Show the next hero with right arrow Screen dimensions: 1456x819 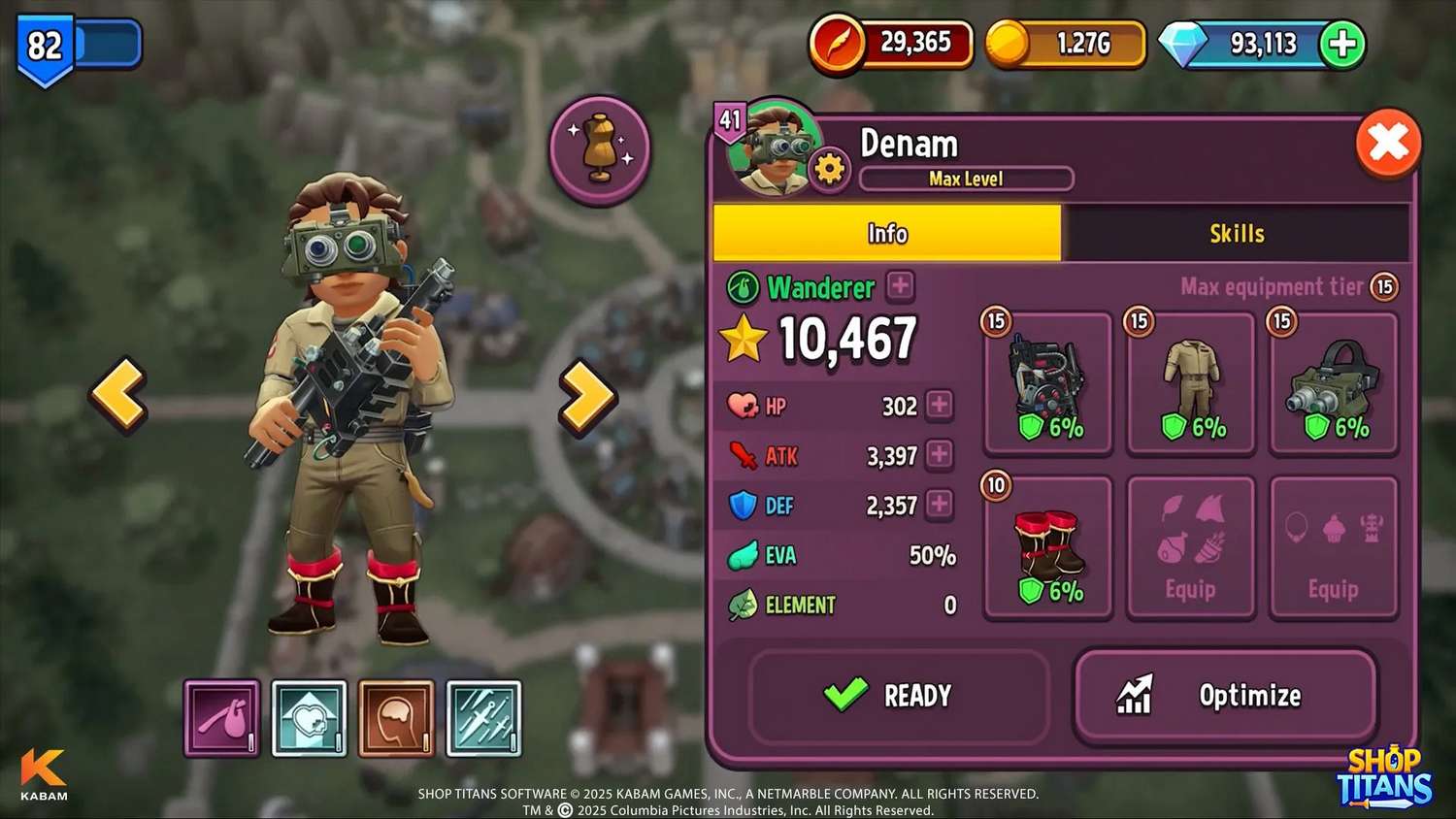pos(587,395)
